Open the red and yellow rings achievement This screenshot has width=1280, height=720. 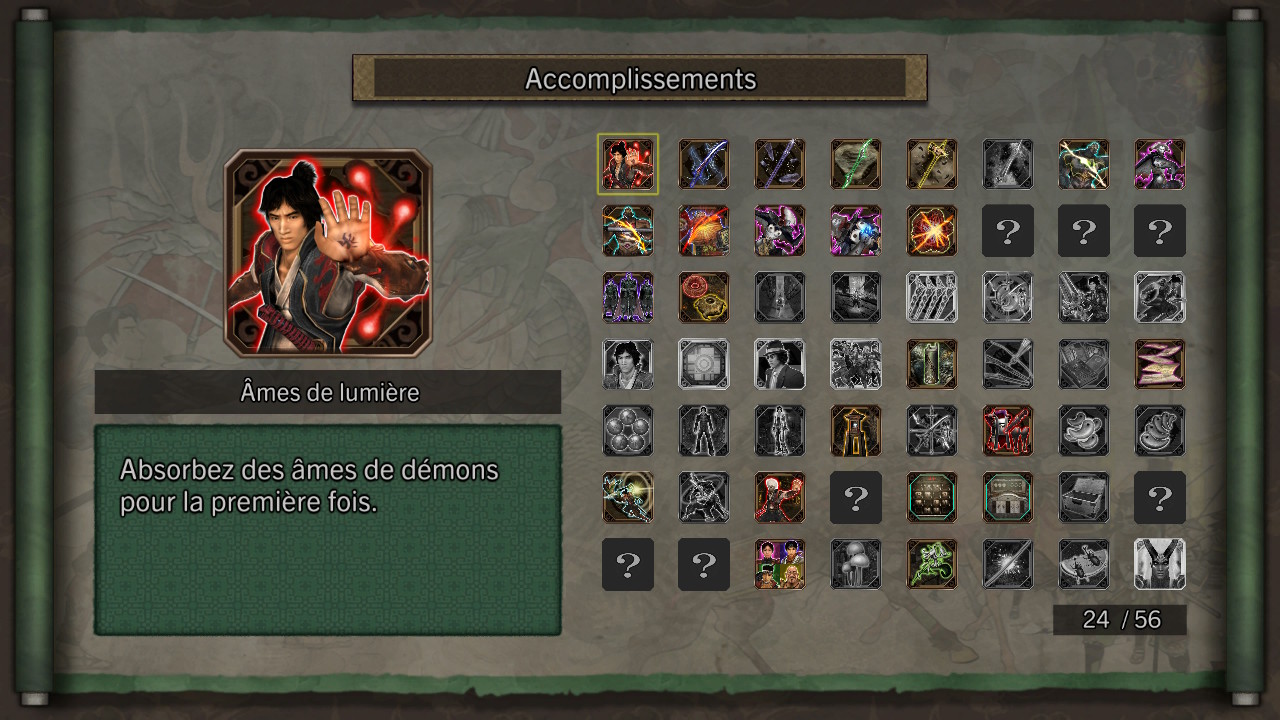tap(704, 297)
